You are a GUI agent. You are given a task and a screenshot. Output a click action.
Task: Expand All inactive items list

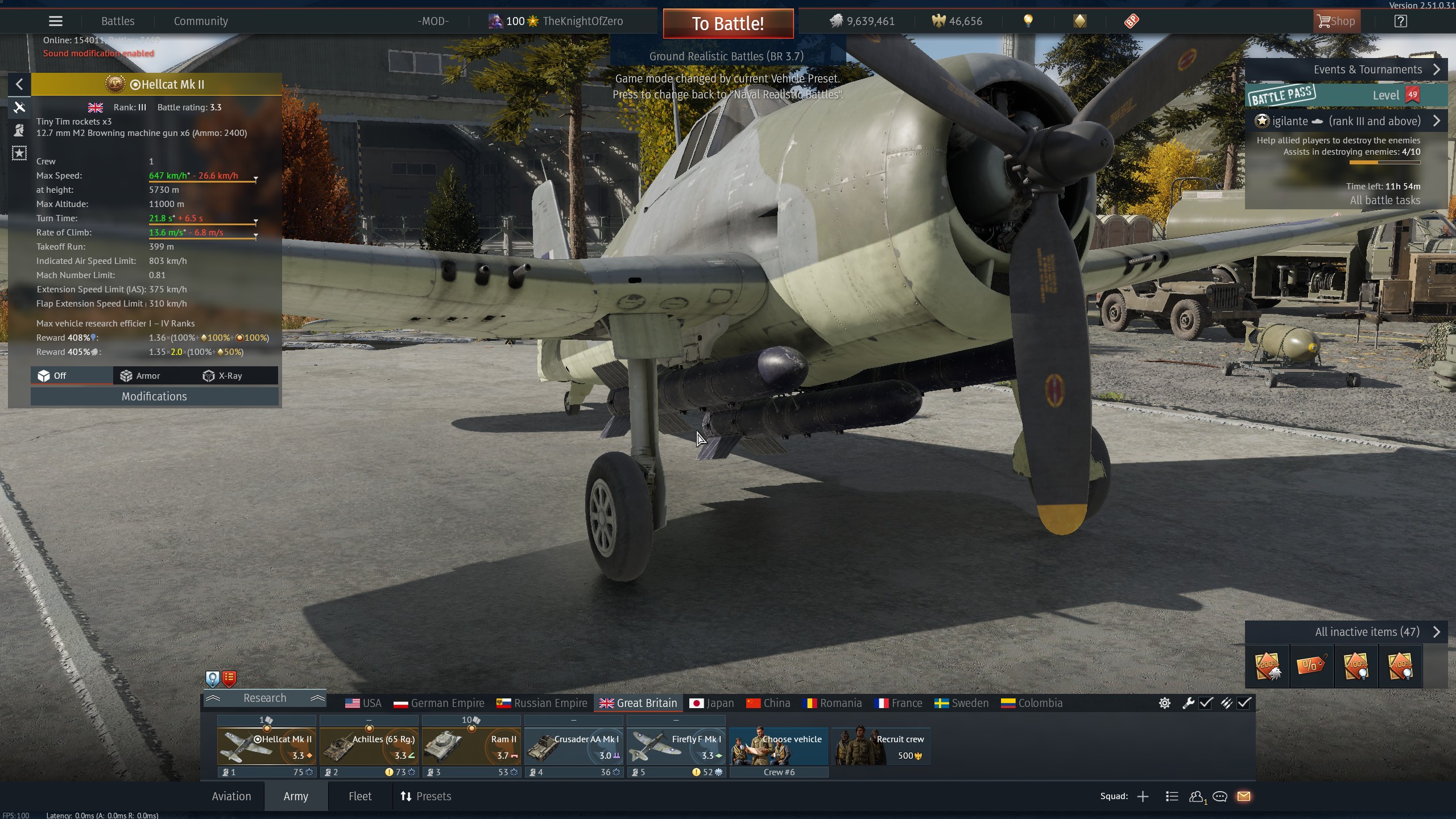[1376, 632]
